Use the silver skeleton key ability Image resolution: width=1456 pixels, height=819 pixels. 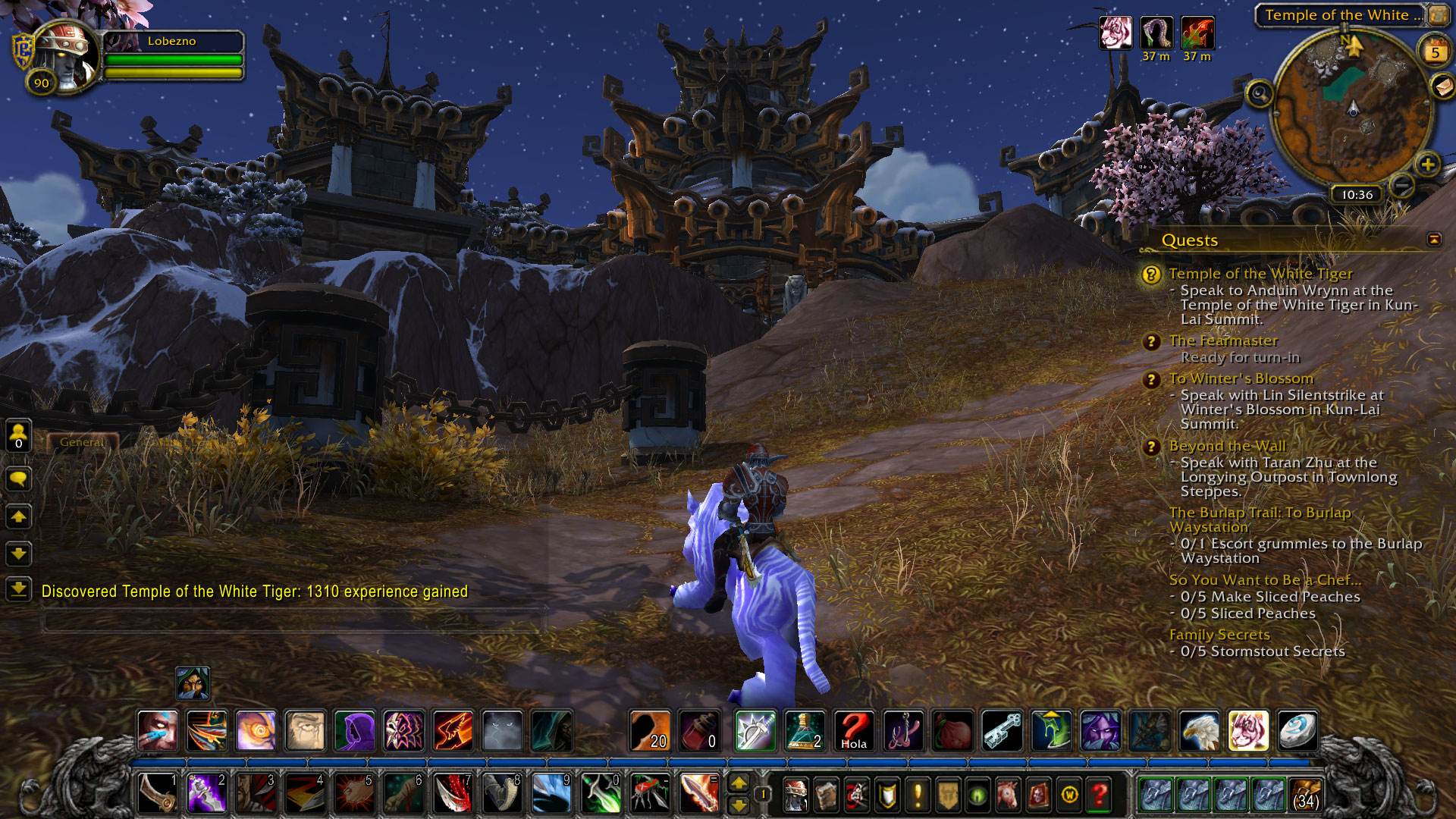click(1002, 731)
